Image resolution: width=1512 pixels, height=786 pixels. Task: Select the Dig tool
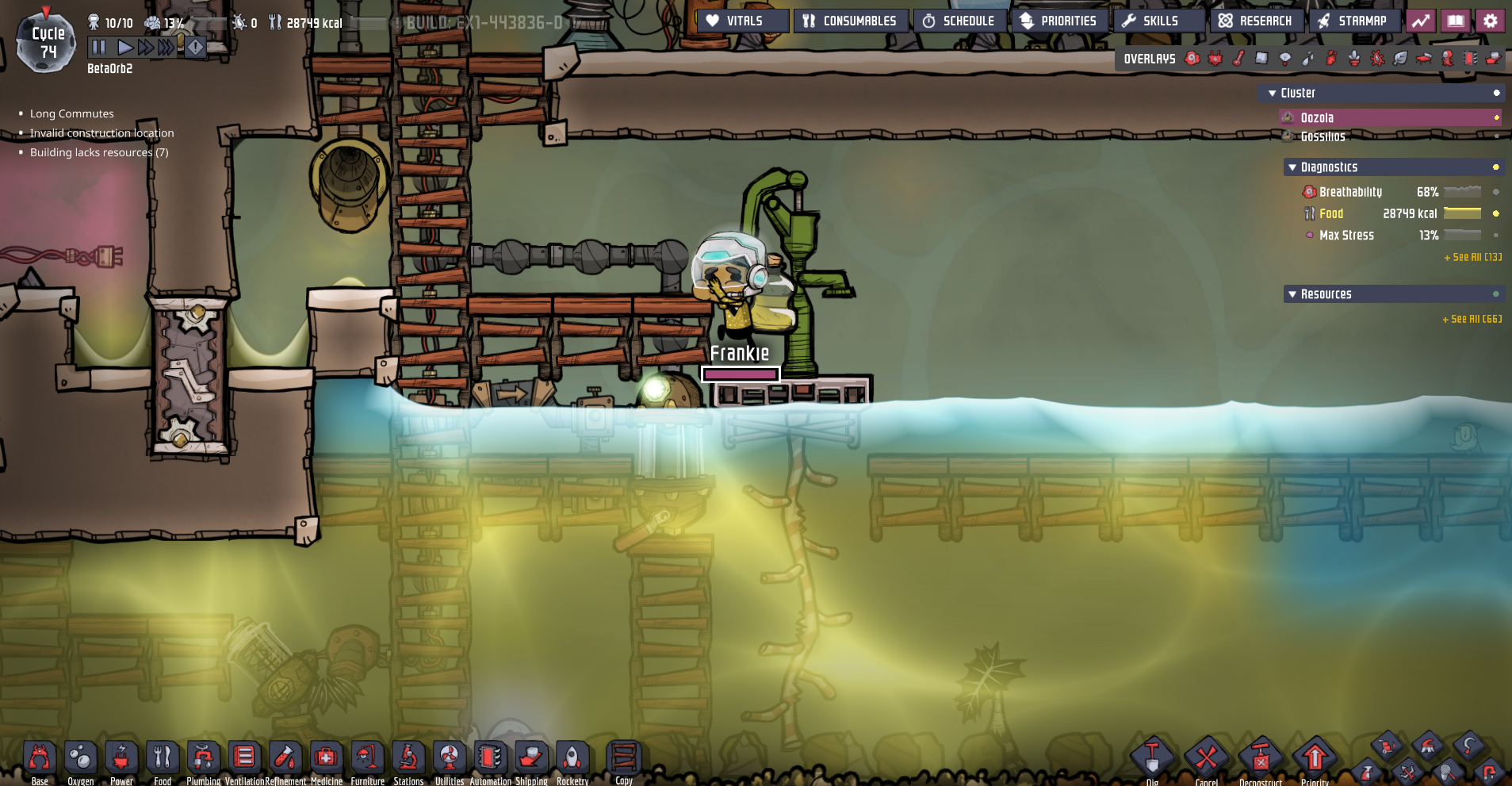click(x=1151, y=757)
